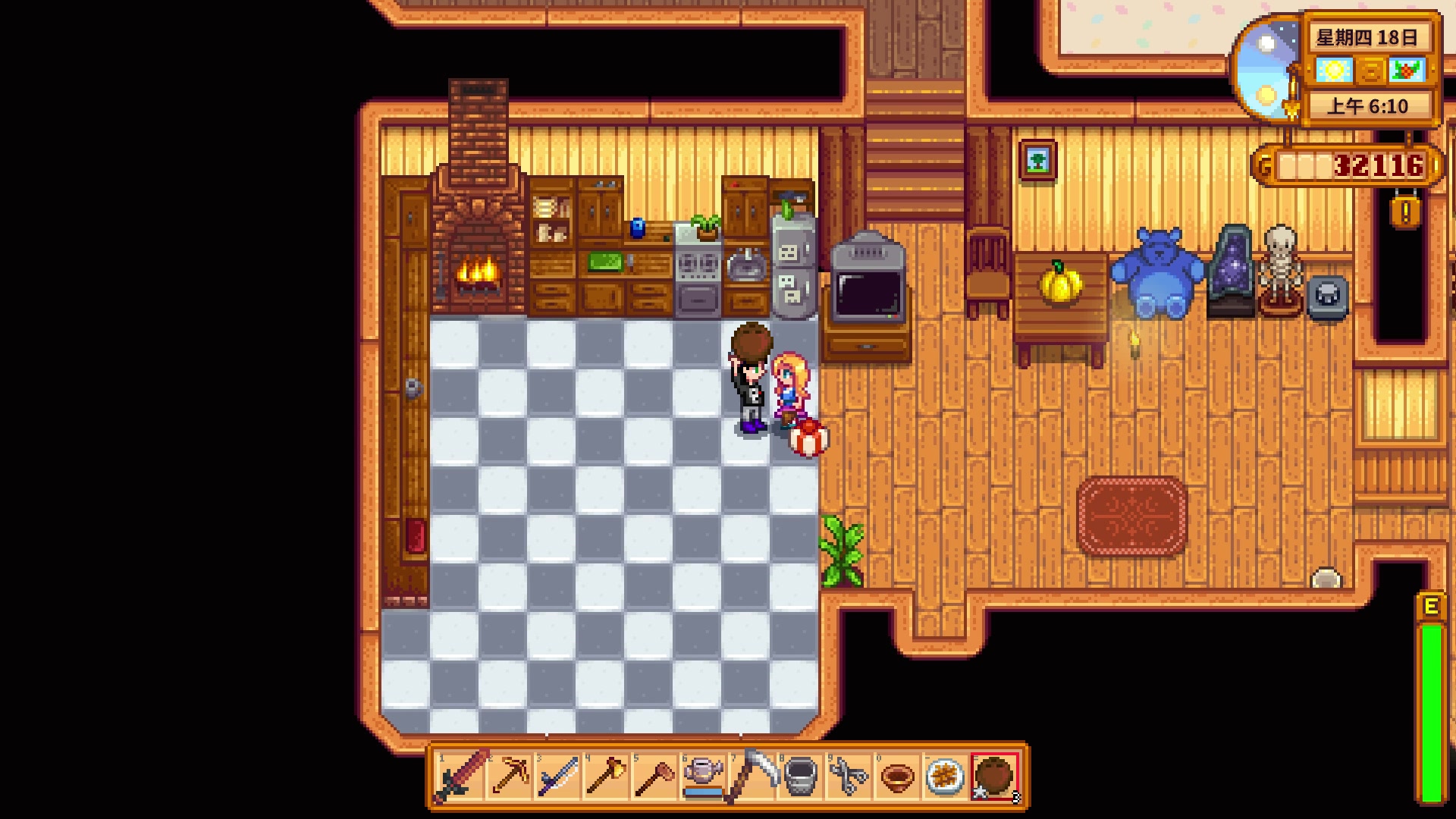Pick the hoe from the toolbar
1456x819 pixels.
(x=655, y=777)
